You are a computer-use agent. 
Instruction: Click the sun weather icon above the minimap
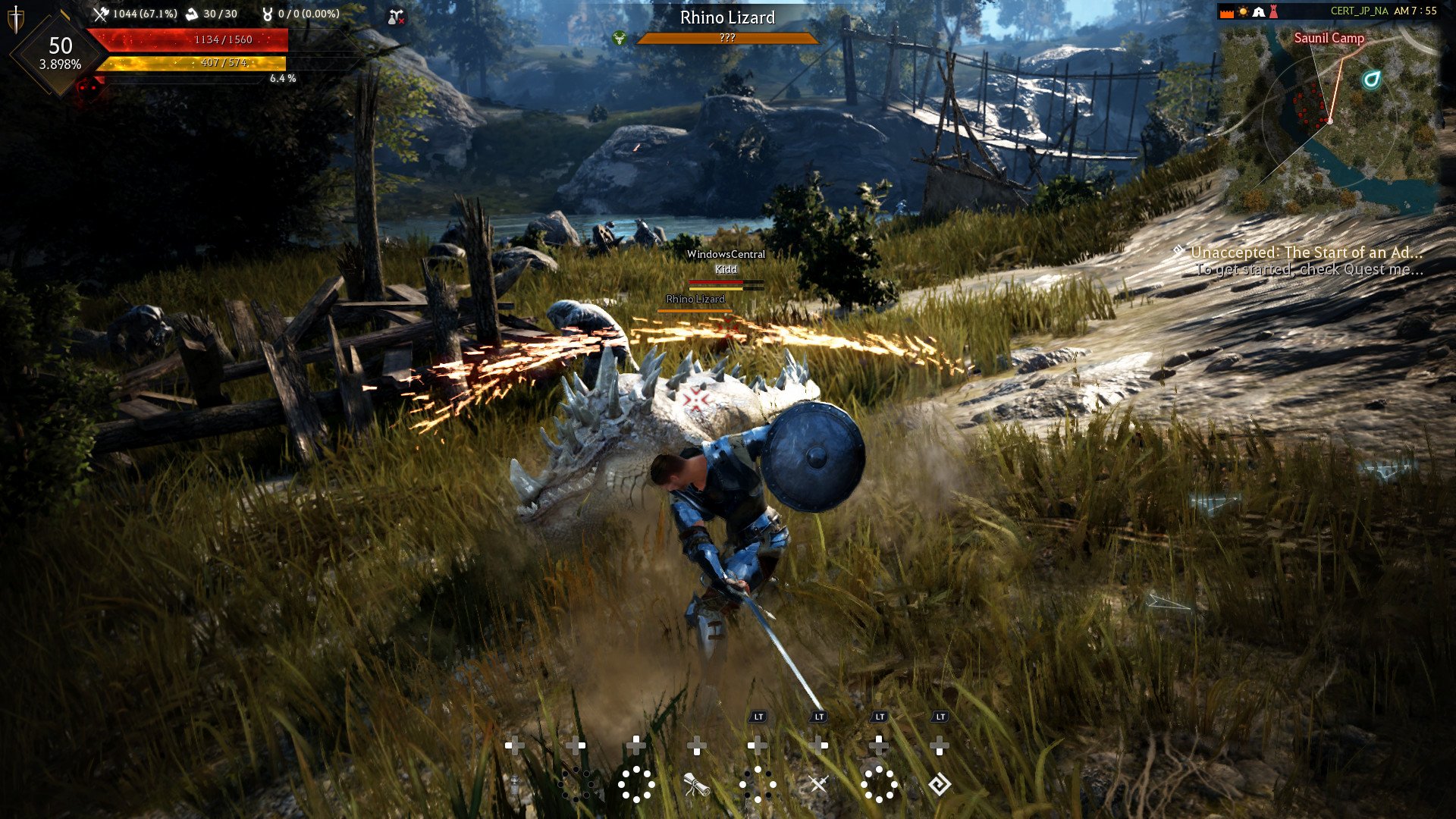[x=1243, y=12]
